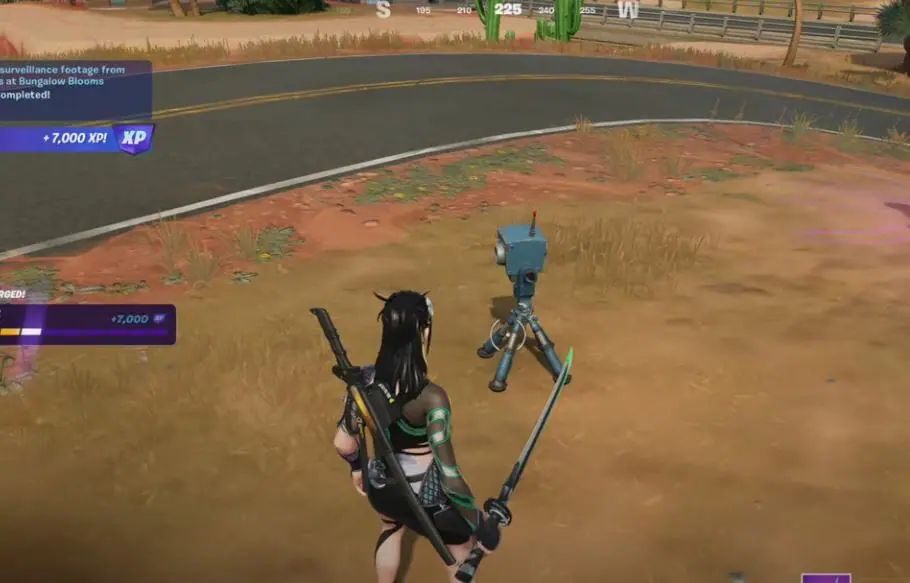Image resolution: width=910 pixels, height=583 pixels.
Task: Click the purple XP badge icon
Action: coord(134,138)
